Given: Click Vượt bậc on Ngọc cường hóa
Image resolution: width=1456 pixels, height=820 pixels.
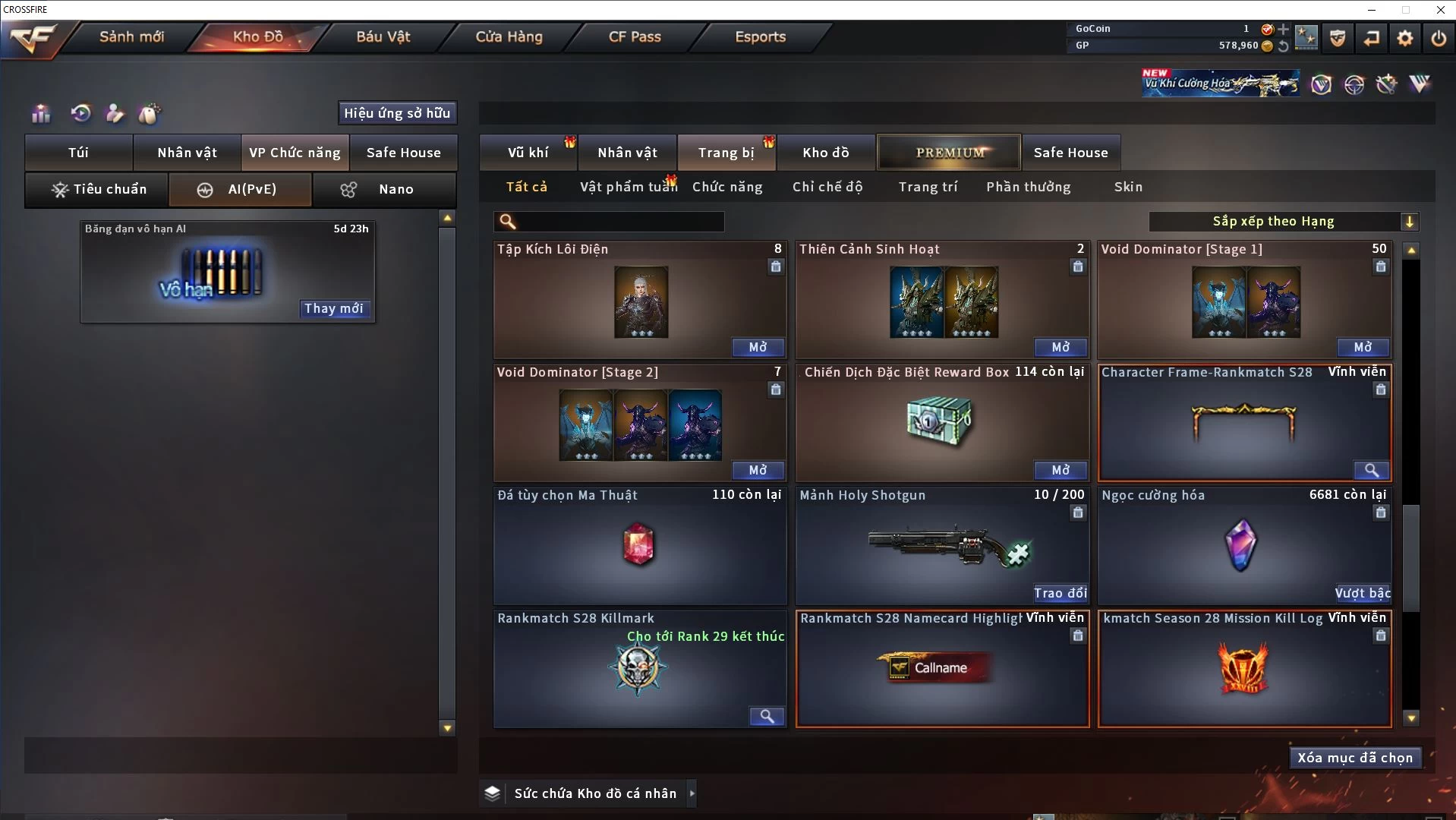Looking at the screenshot, I should pos(1363,593).
